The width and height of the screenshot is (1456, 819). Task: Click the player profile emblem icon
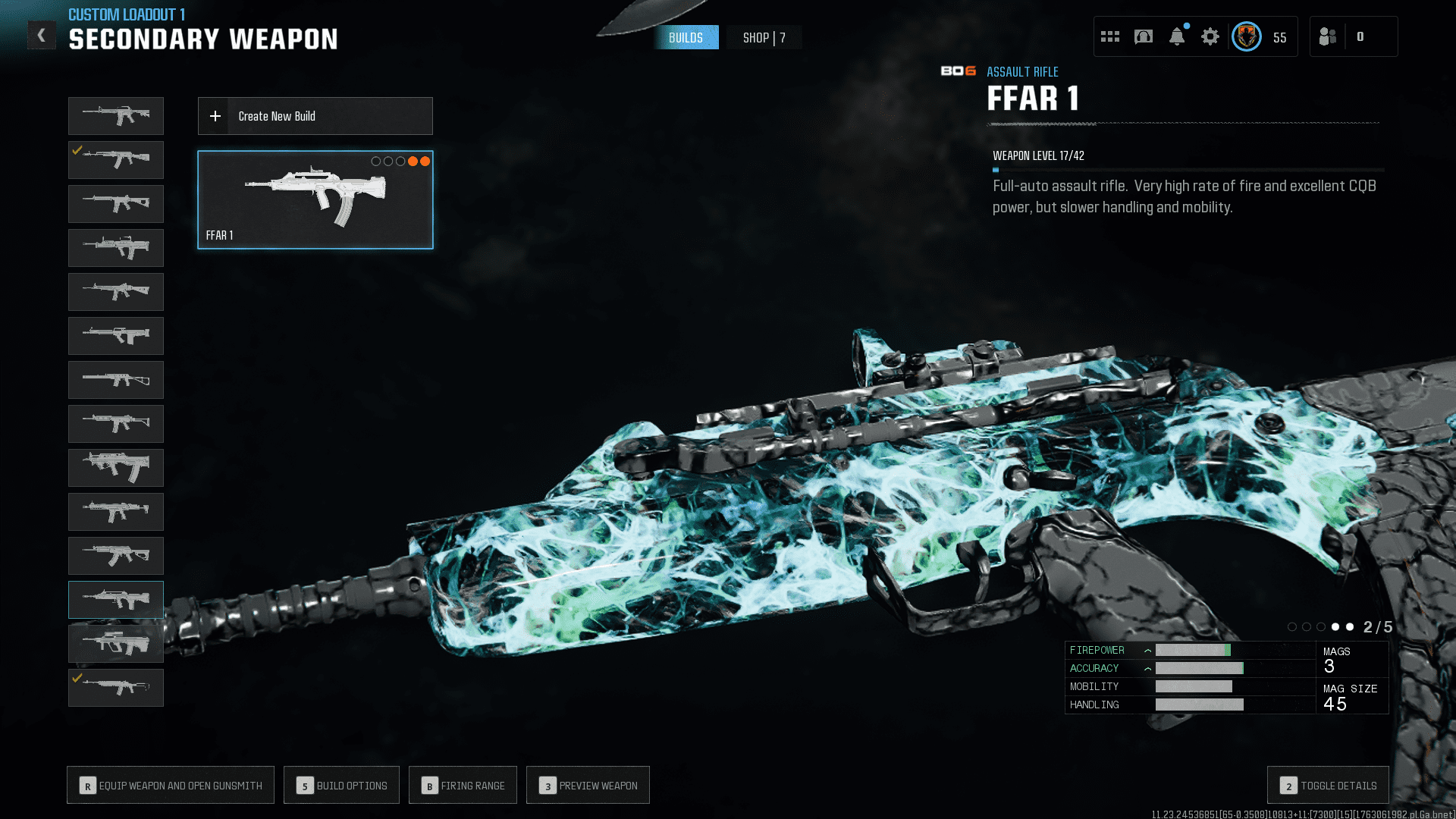click(1246, 36)
